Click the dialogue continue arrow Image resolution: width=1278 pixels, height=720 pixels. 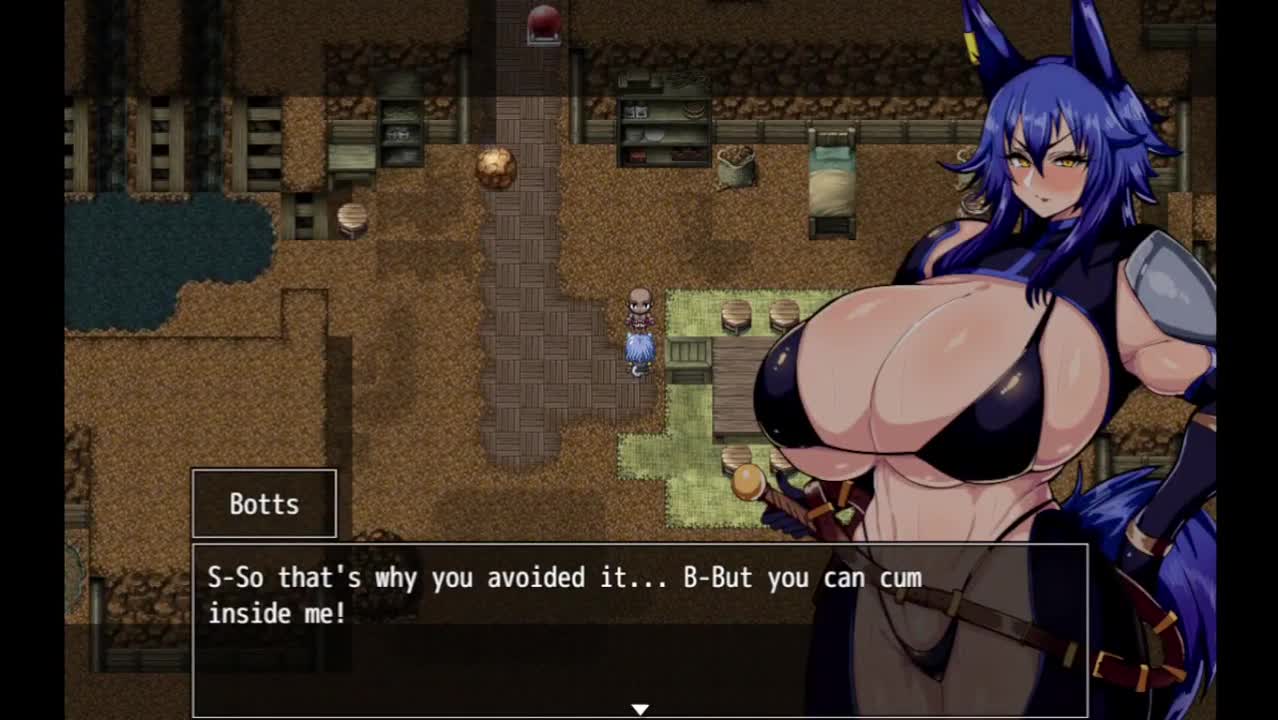pyautogui.click(x=640, y=709)
